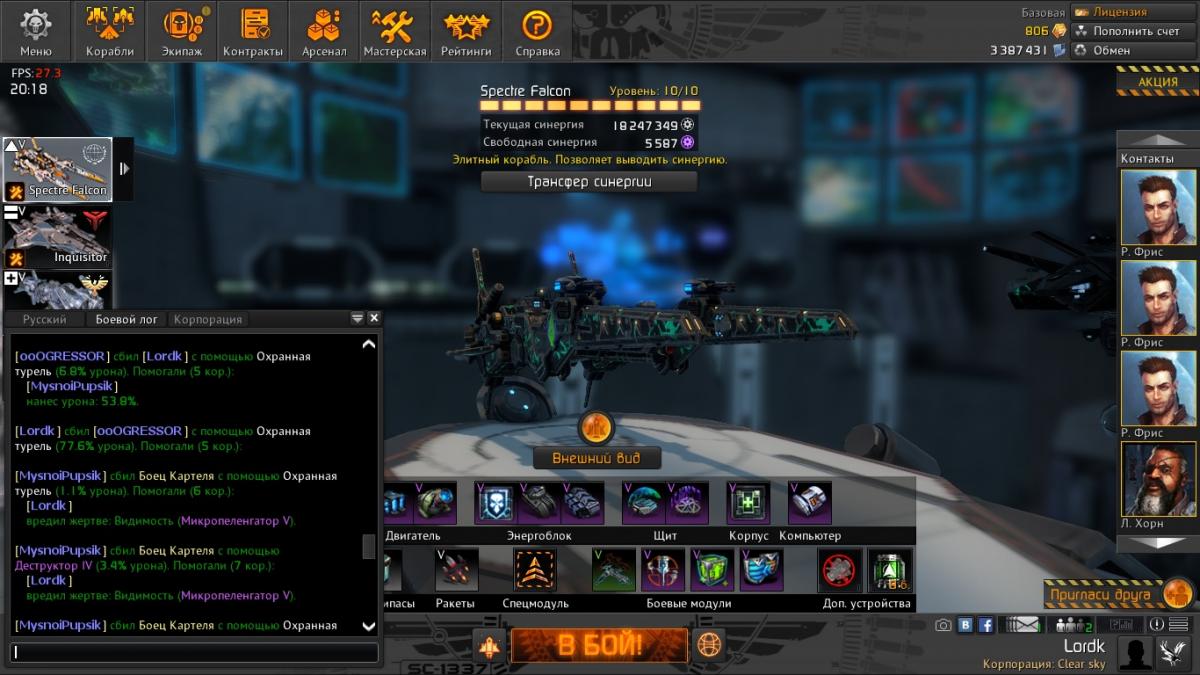Image resolution: width=1200 pixels, height=675 pixels.
Task: Open the Внешний вид appearance editor
Action: [596, 458]
